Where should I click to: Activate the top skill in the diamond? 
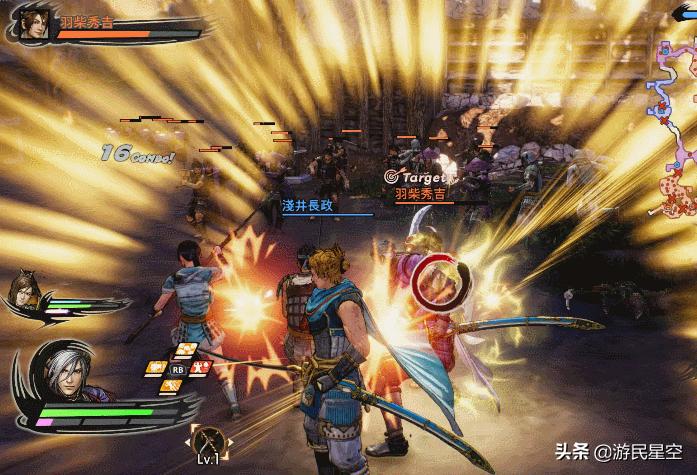click(185, 349)
